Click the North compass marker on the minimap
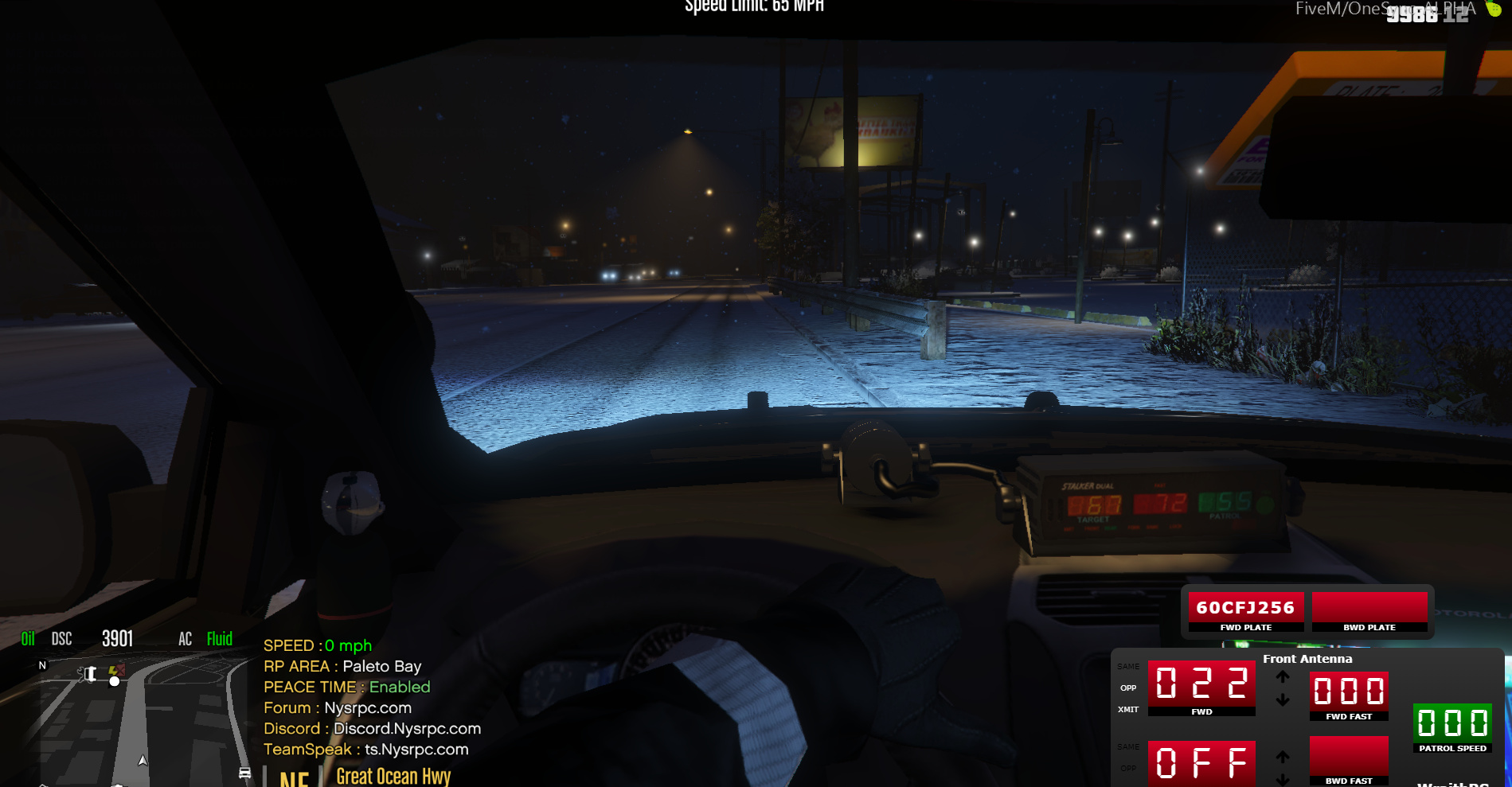This screenshot has height=787, width=1512. 42,665
